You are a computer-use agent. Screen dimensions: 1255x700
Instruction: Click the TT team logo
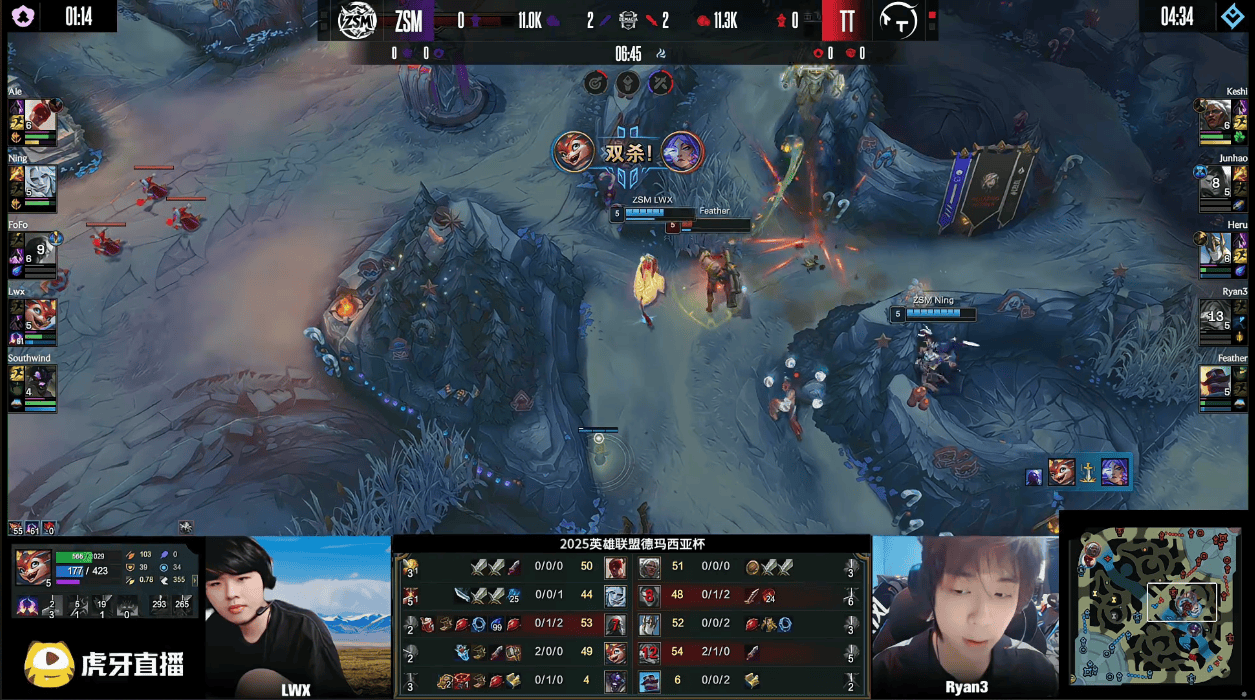898,21
